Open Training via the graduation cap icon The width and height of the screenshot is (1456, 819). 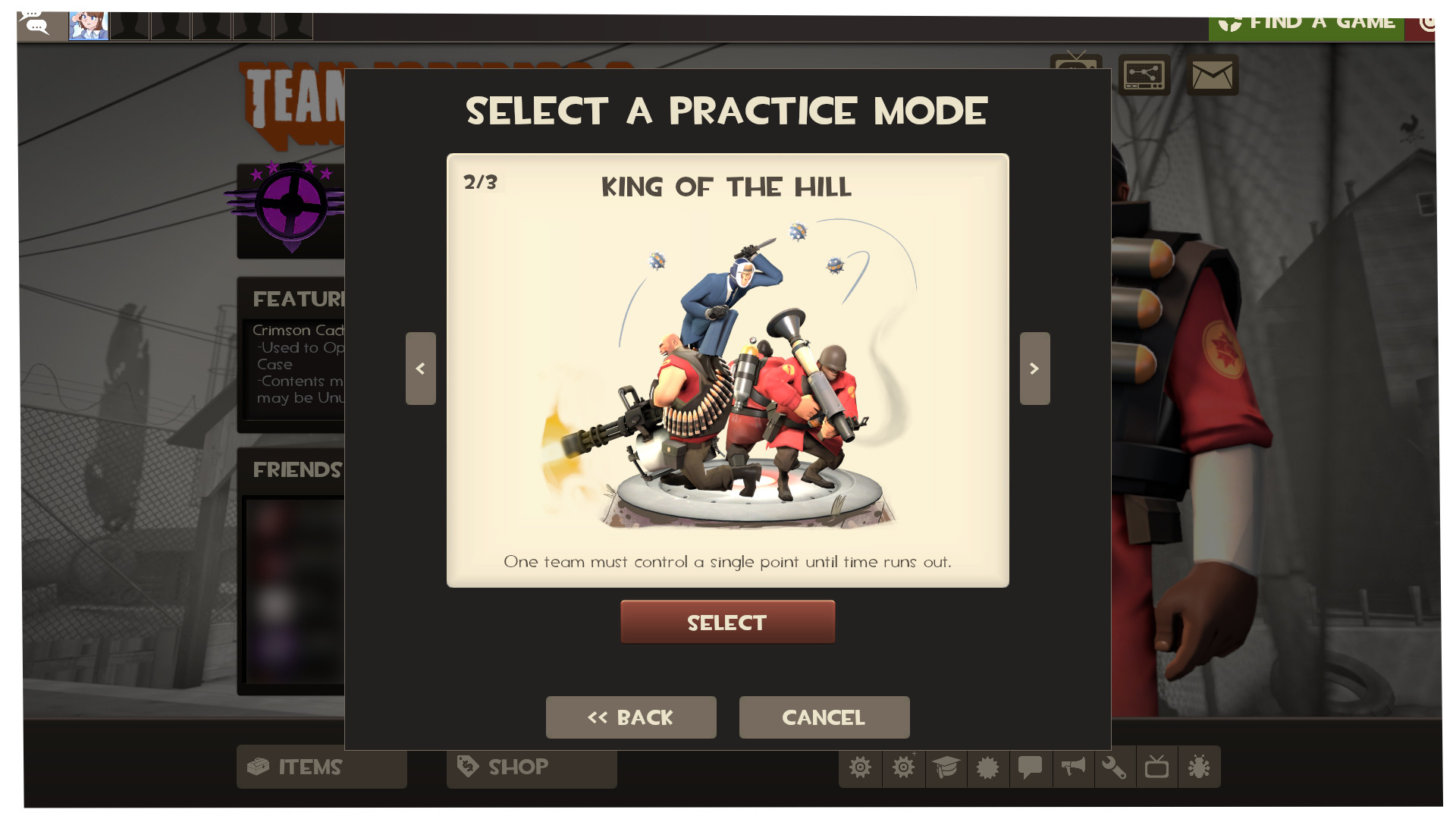[946, 767]
